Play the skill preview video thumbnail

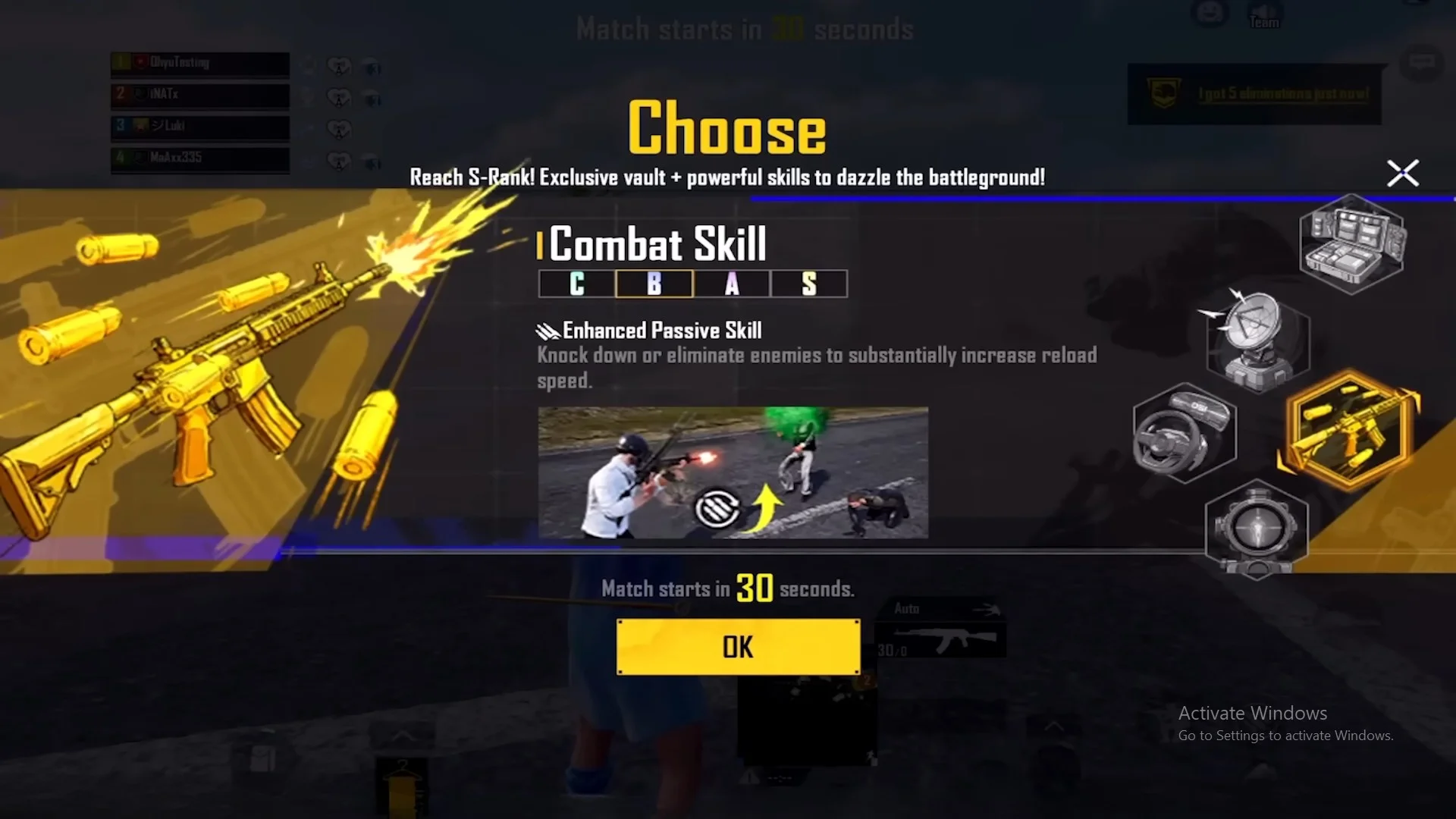(733, 473)
